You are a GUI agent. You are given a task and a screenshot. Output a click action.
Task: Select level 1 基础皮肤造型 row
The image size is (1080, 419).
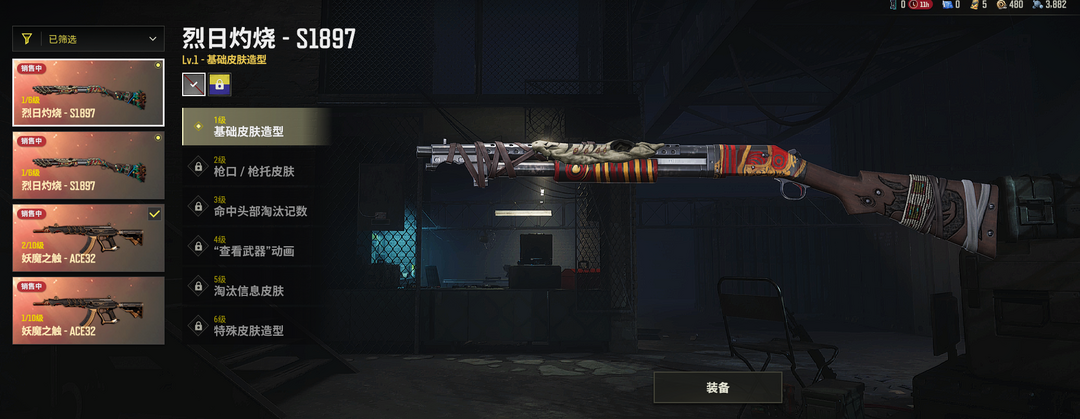pos(256,127)
